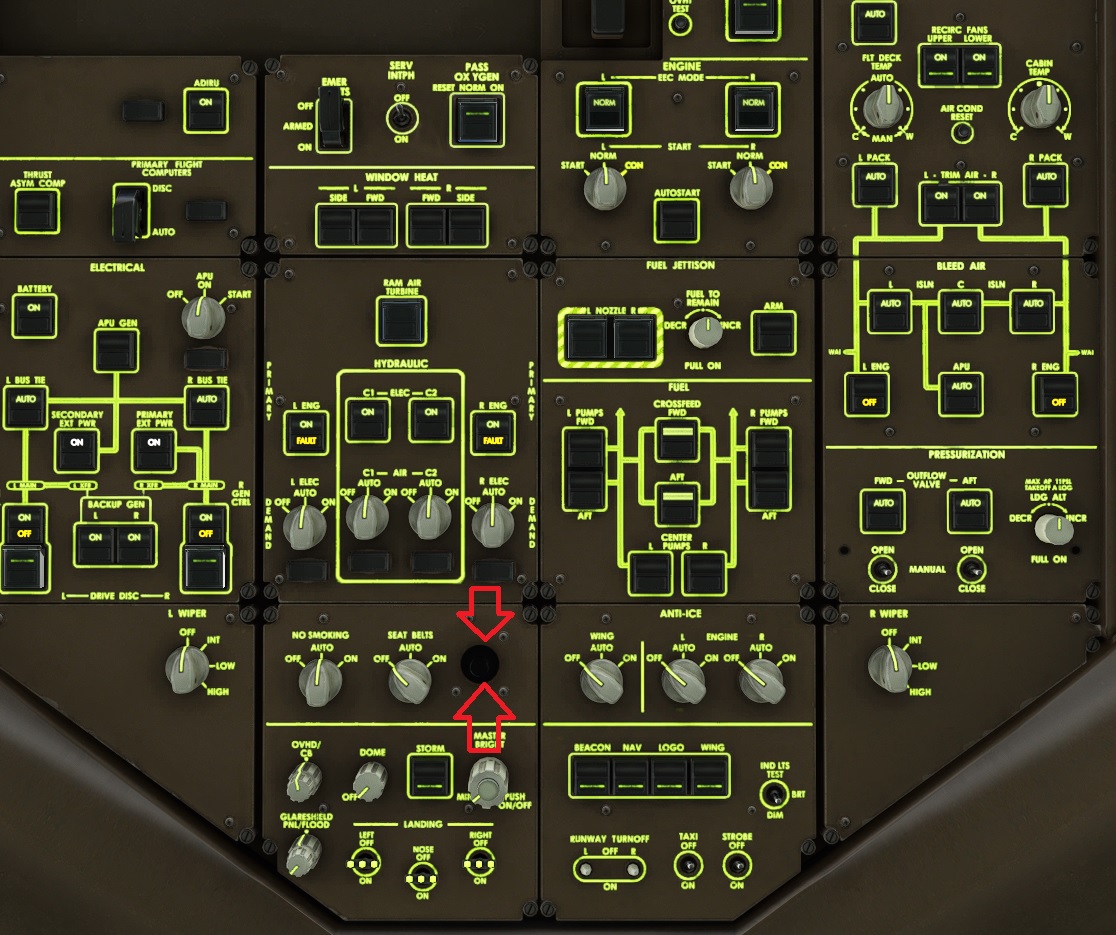
Task: Switch on the BEACON light
Action: click(x=591, y=775)
